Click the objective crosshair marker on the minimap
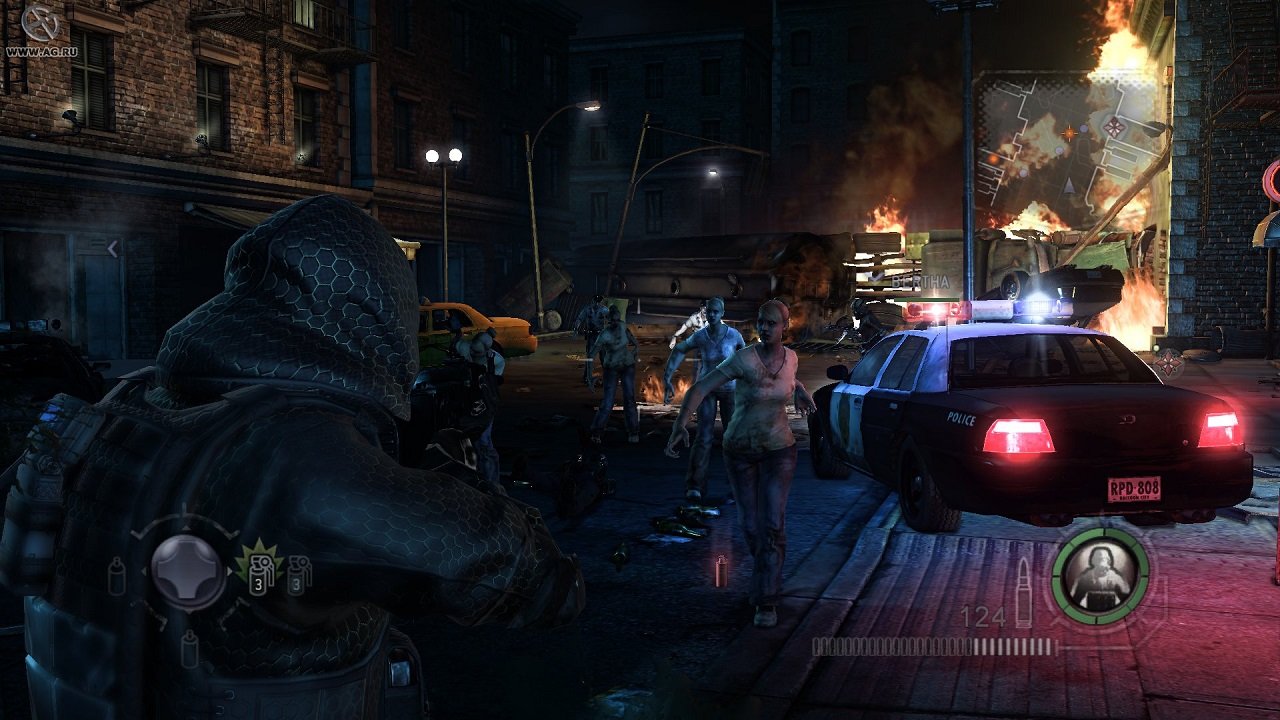 pyautogui.click(x=1069, y=132)
